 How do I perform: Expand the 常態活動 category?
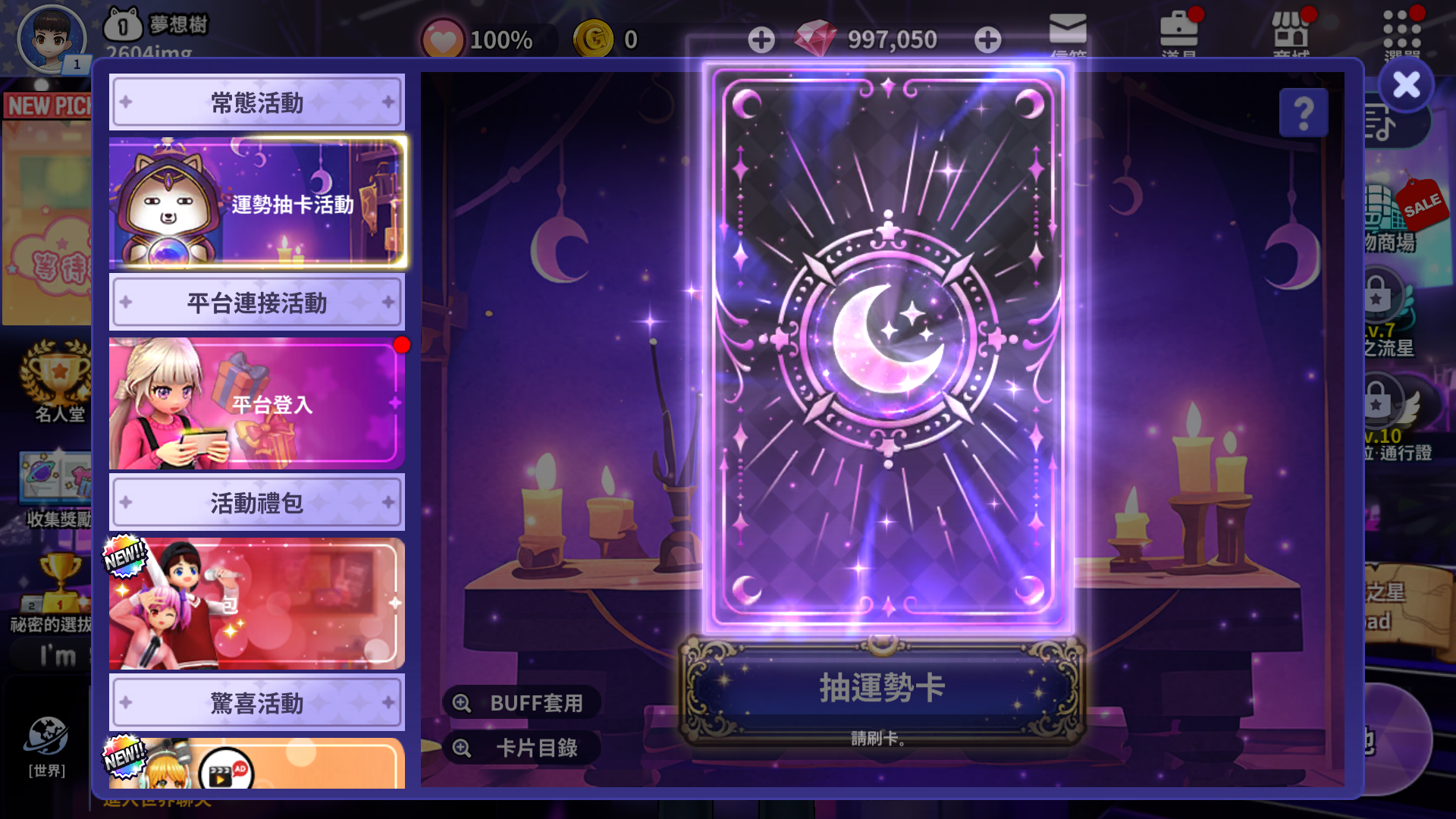[257, 102]
